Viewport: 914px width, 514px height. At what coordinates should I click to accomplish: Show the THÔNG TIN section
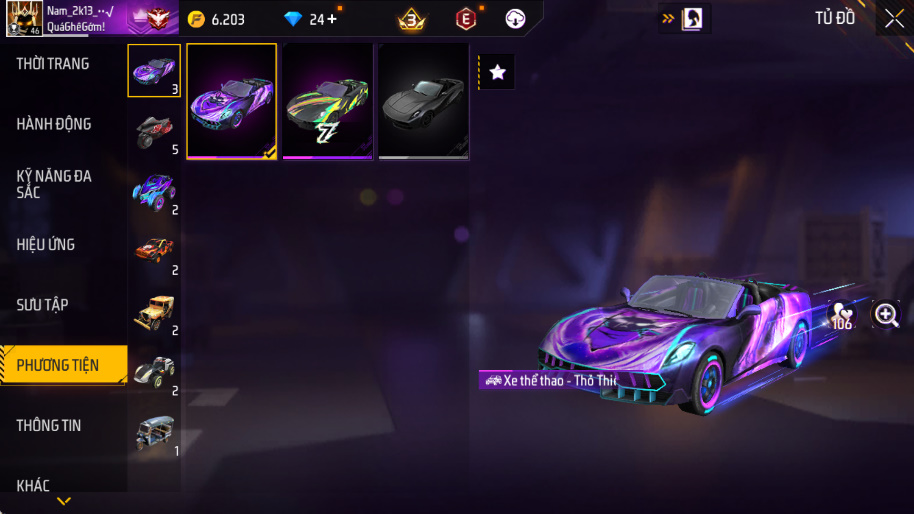[x=49, y=425]
